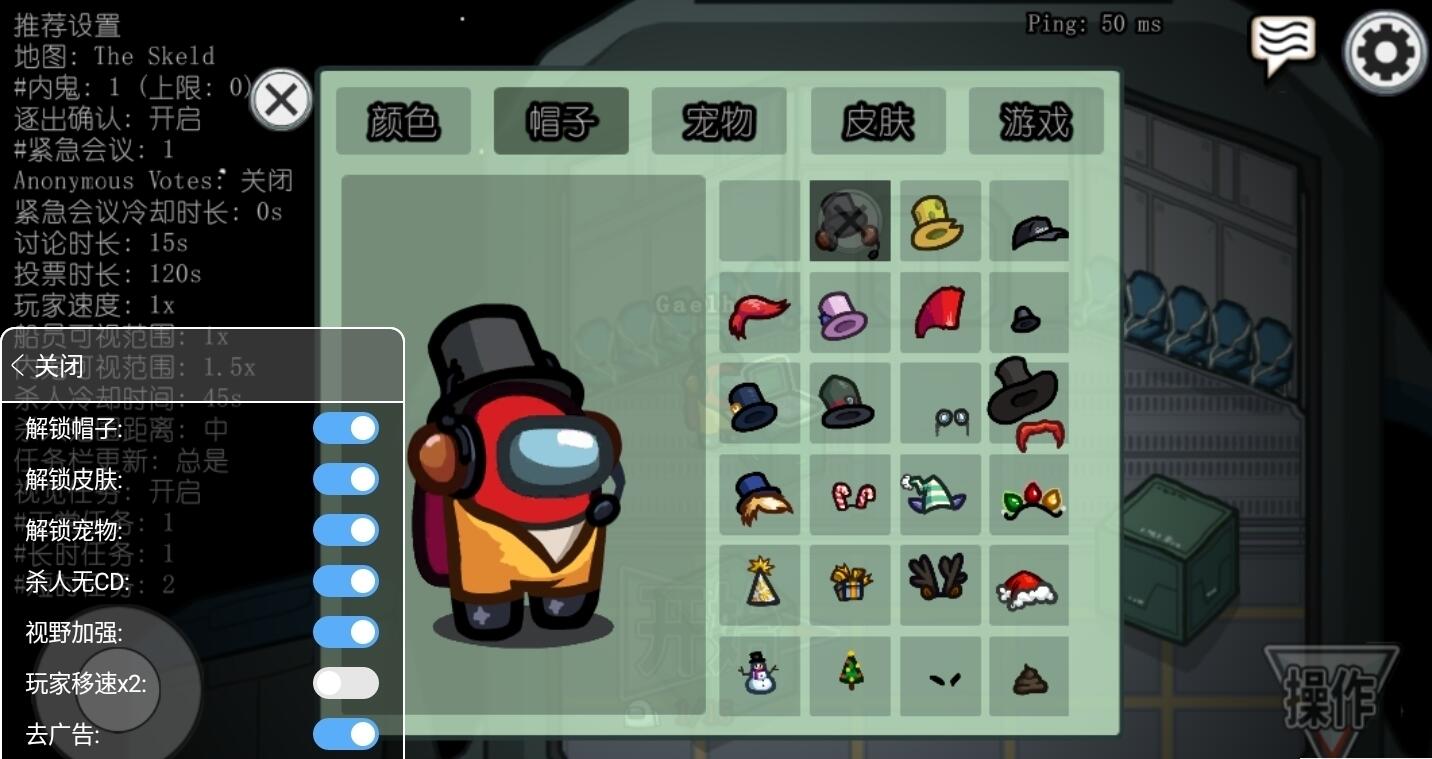Close the mod menu via 关闭
The height and width of the screenshot is (759, 1432).
[x=48, y=366]
